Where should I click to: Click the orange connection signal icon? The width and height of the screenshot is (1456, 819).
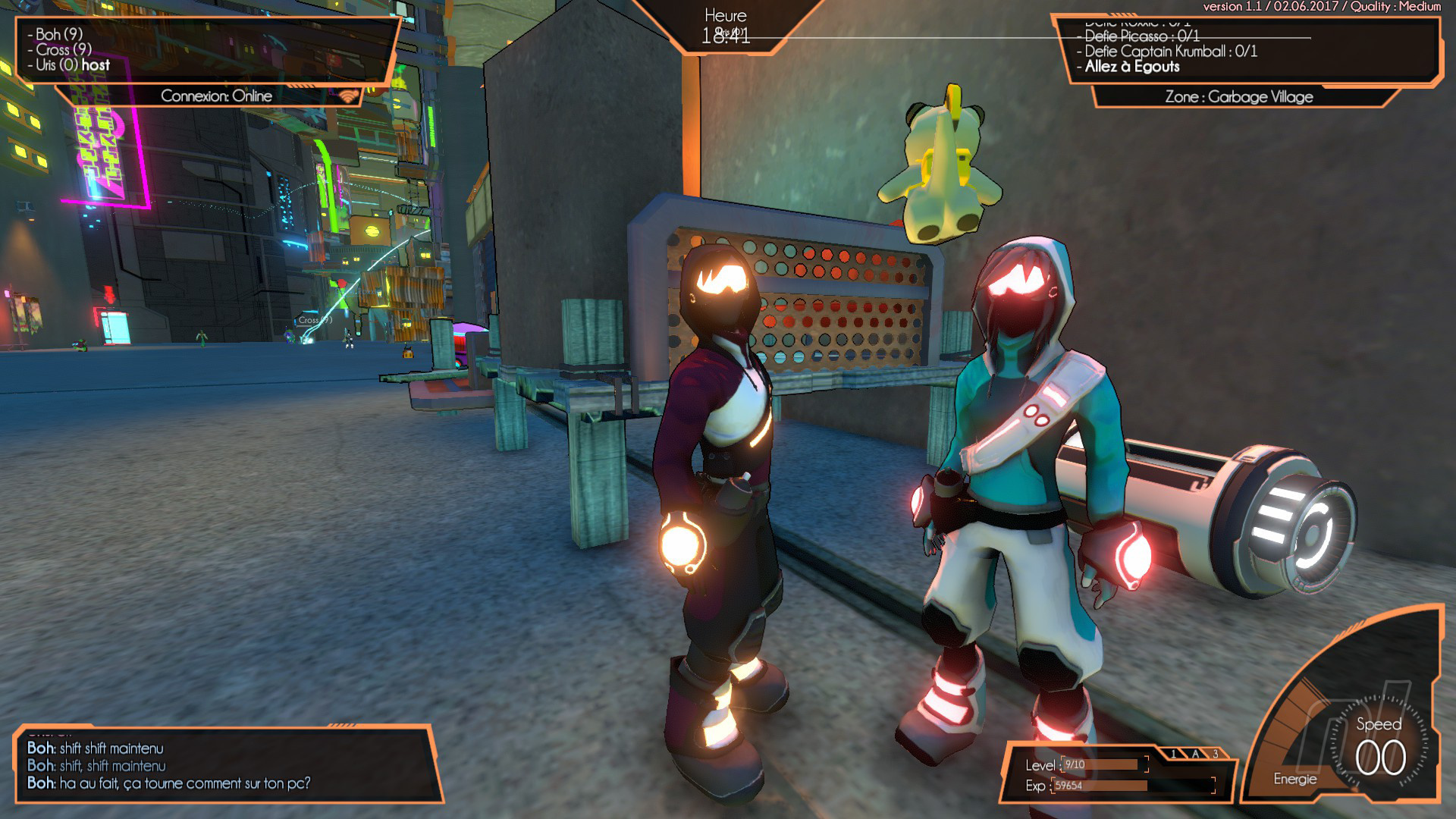(348, 96)
